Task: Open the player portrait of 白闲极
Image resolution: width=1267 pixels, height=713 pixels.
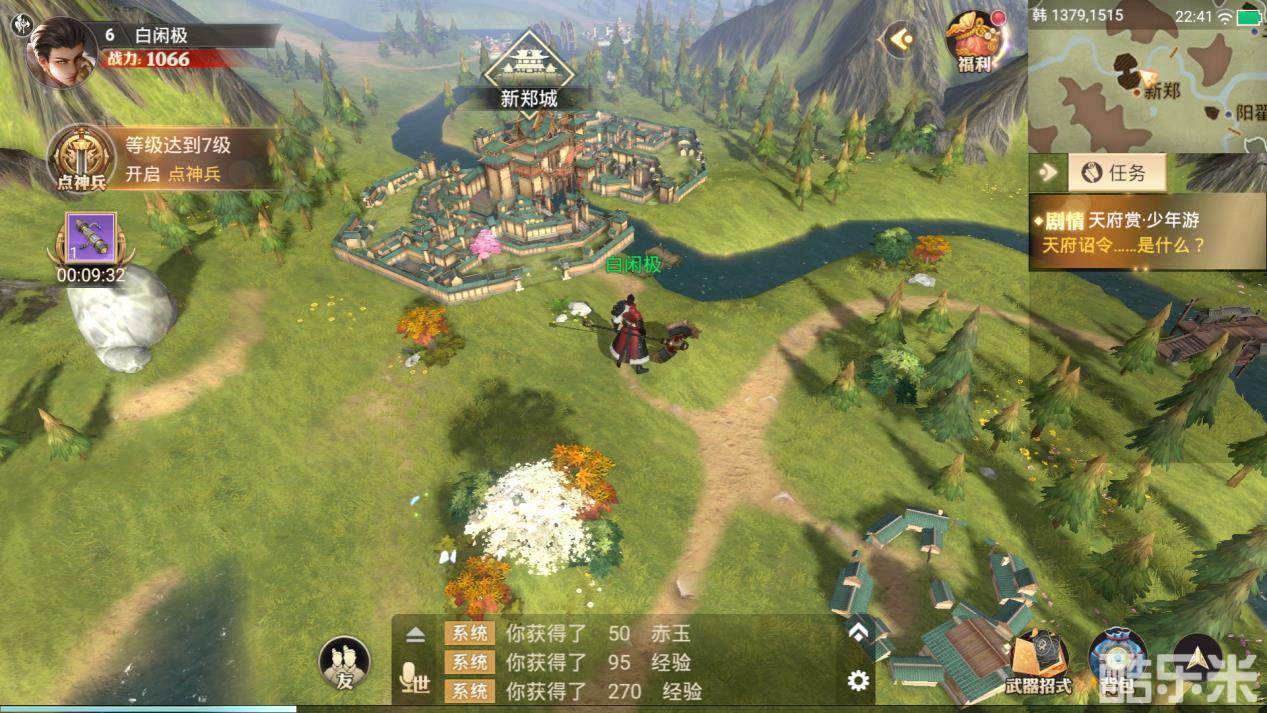Action: click(62, 52)
